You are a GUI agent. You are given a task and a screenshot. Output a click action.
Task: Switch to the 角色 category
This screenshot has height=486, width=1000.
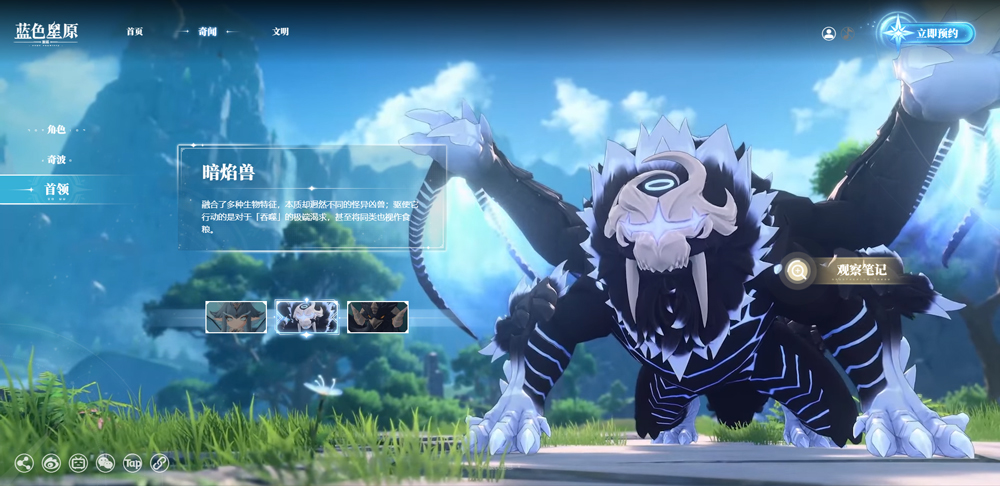(56, 130)
